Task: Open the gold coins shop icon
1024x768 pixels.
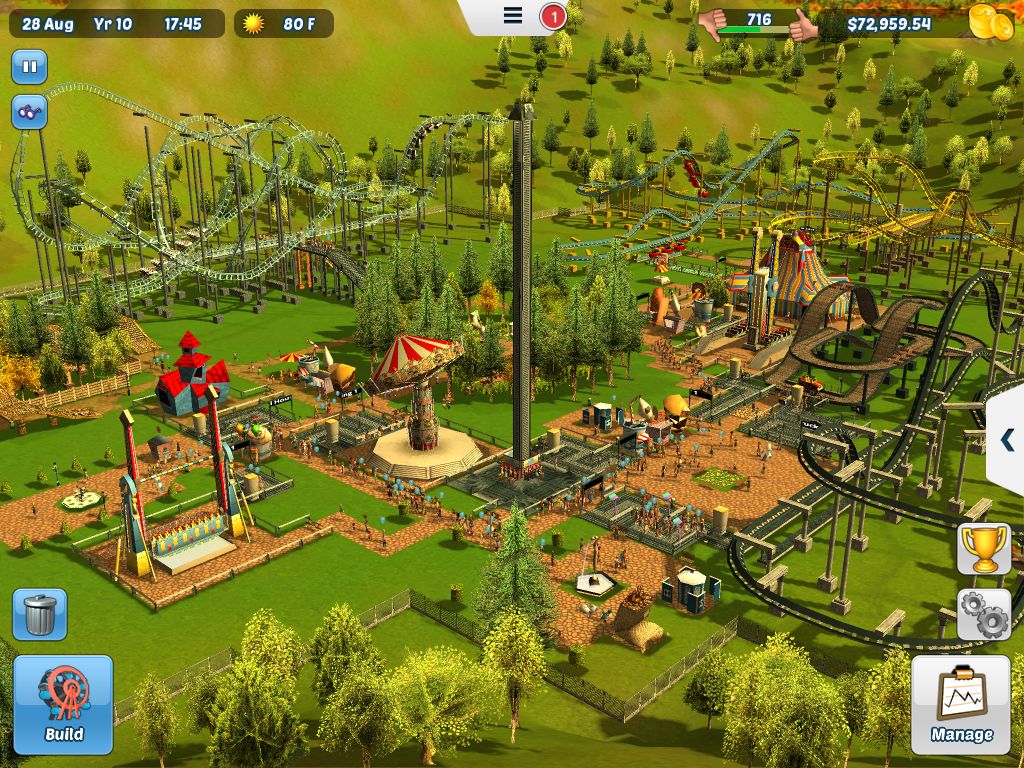Action: click(991, 21)
